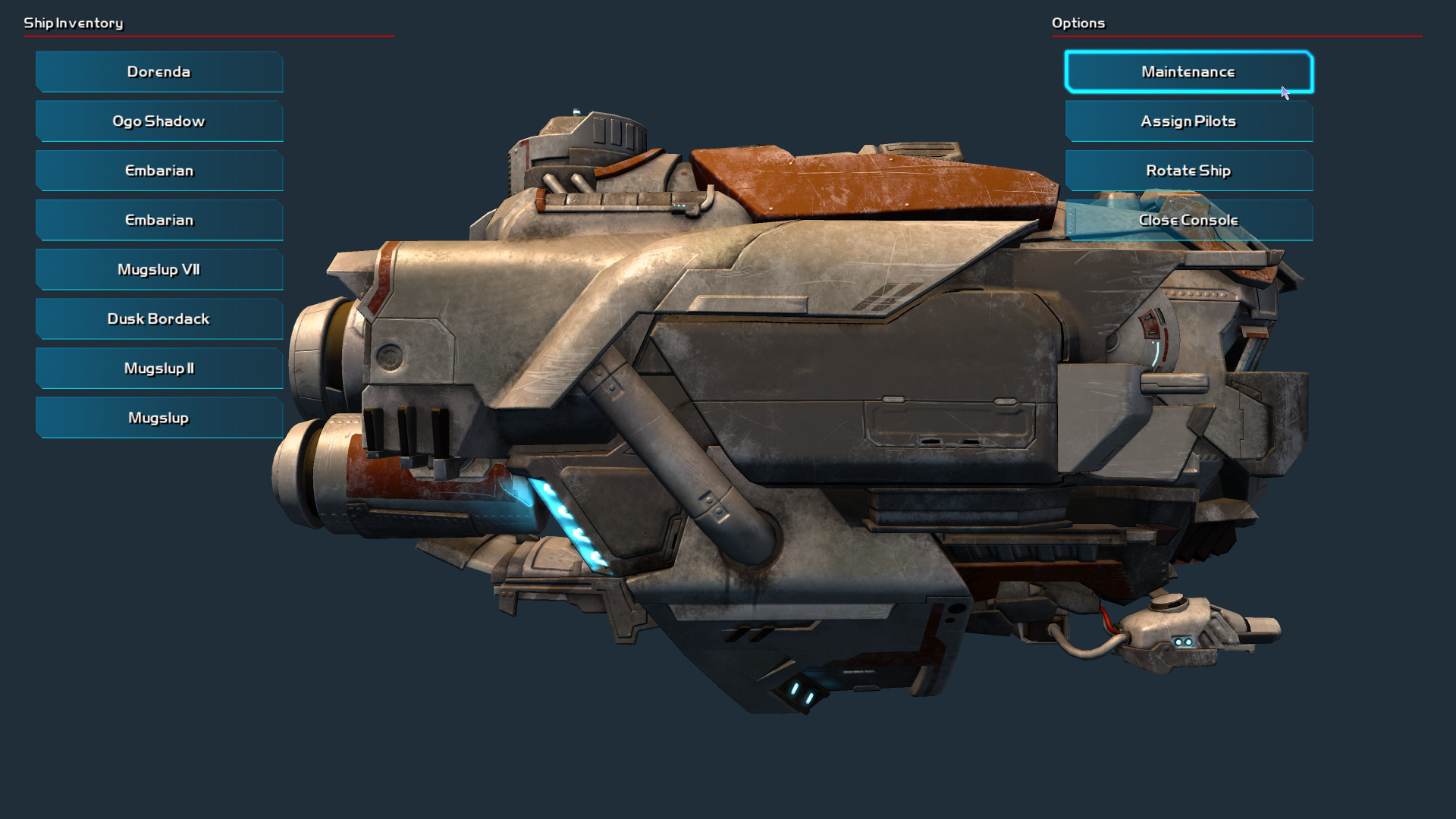1456x819 pixels.
Task: Select the second Embarian entry
Action: (x=158, y=220)
